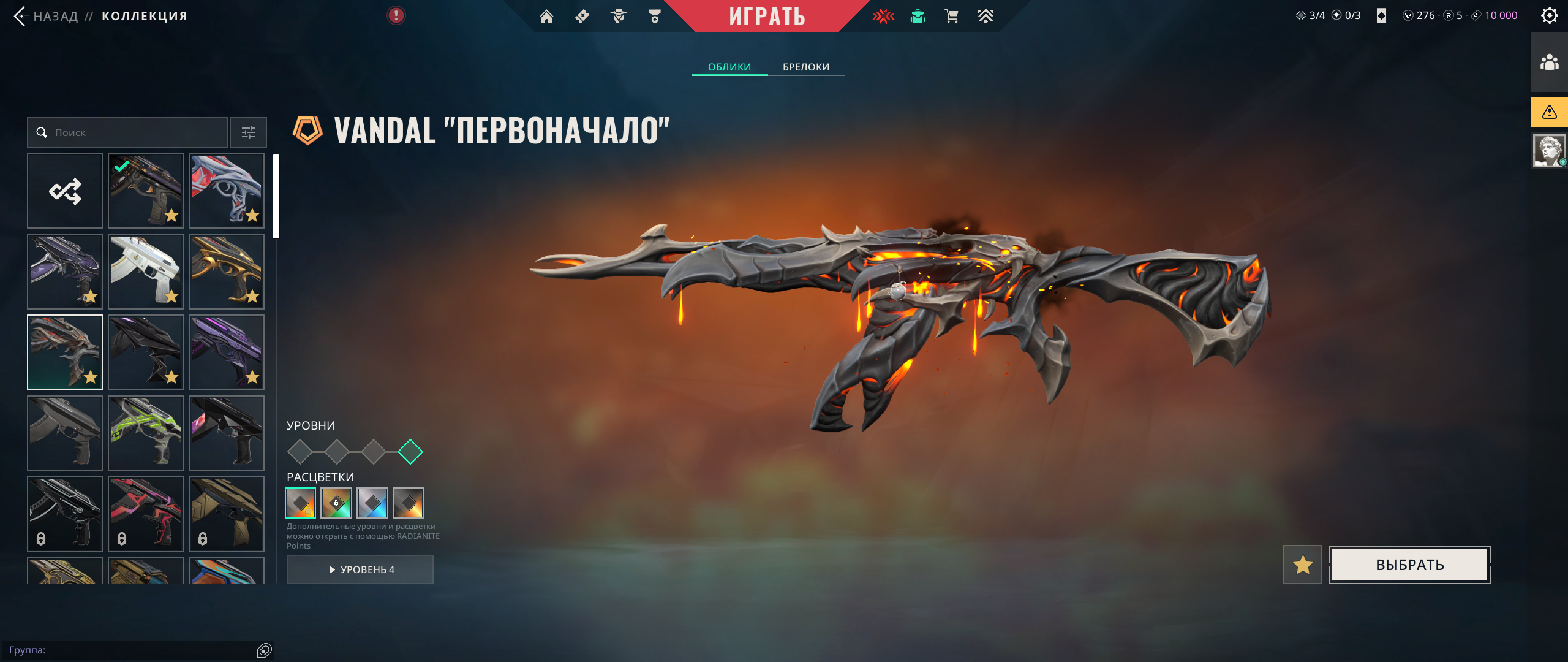Open the friends social panel icon

click(x=1549, y=62)
